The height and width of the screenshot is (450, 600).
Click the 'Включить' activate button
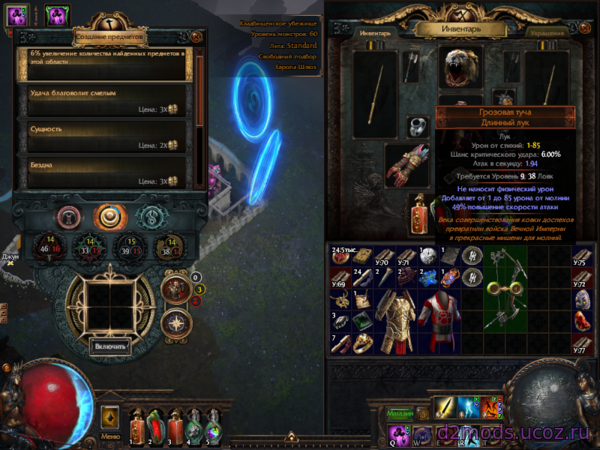[x=110, y=347]
